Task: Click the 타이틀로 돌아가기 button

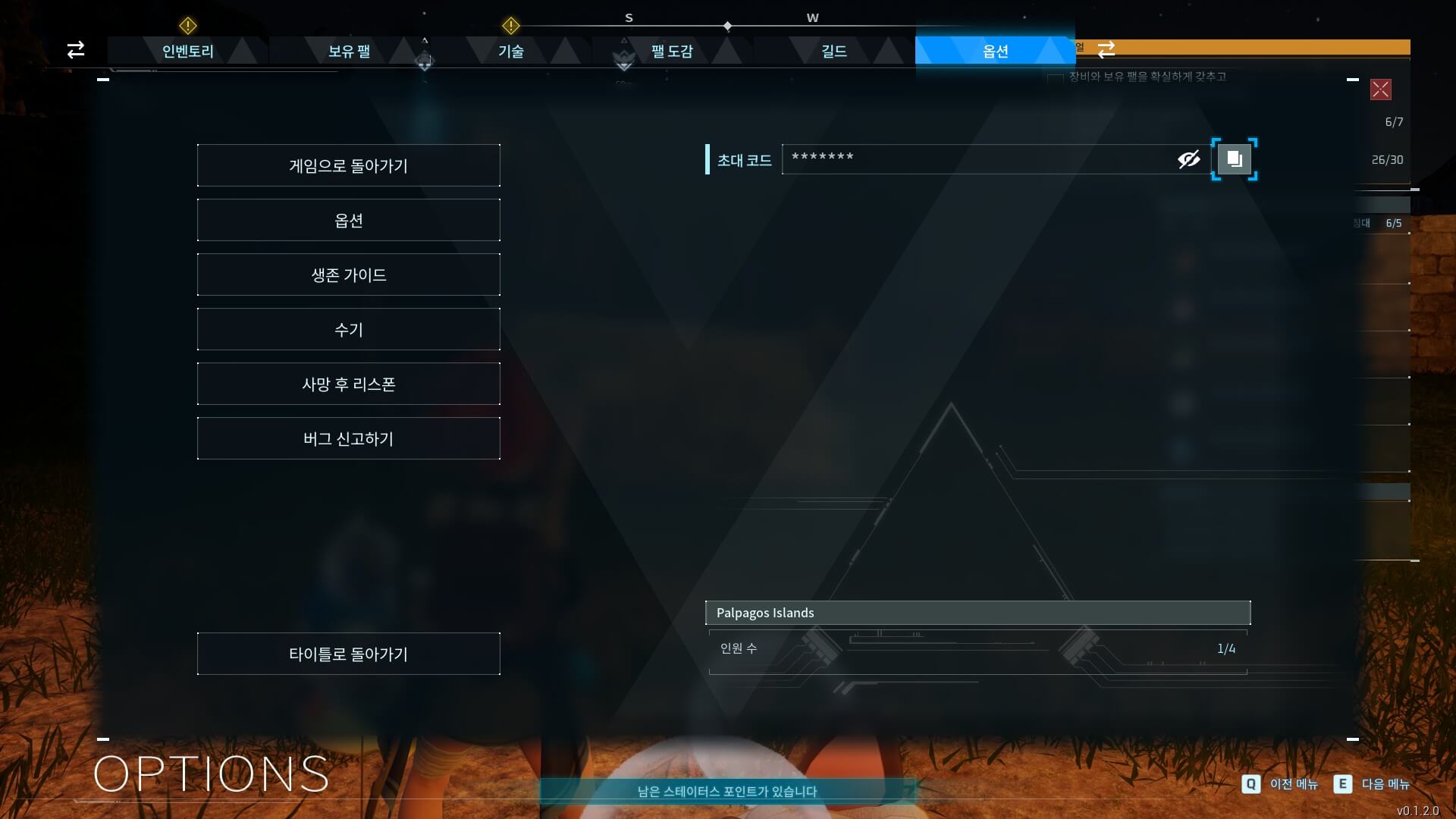Action: point(348,653)
